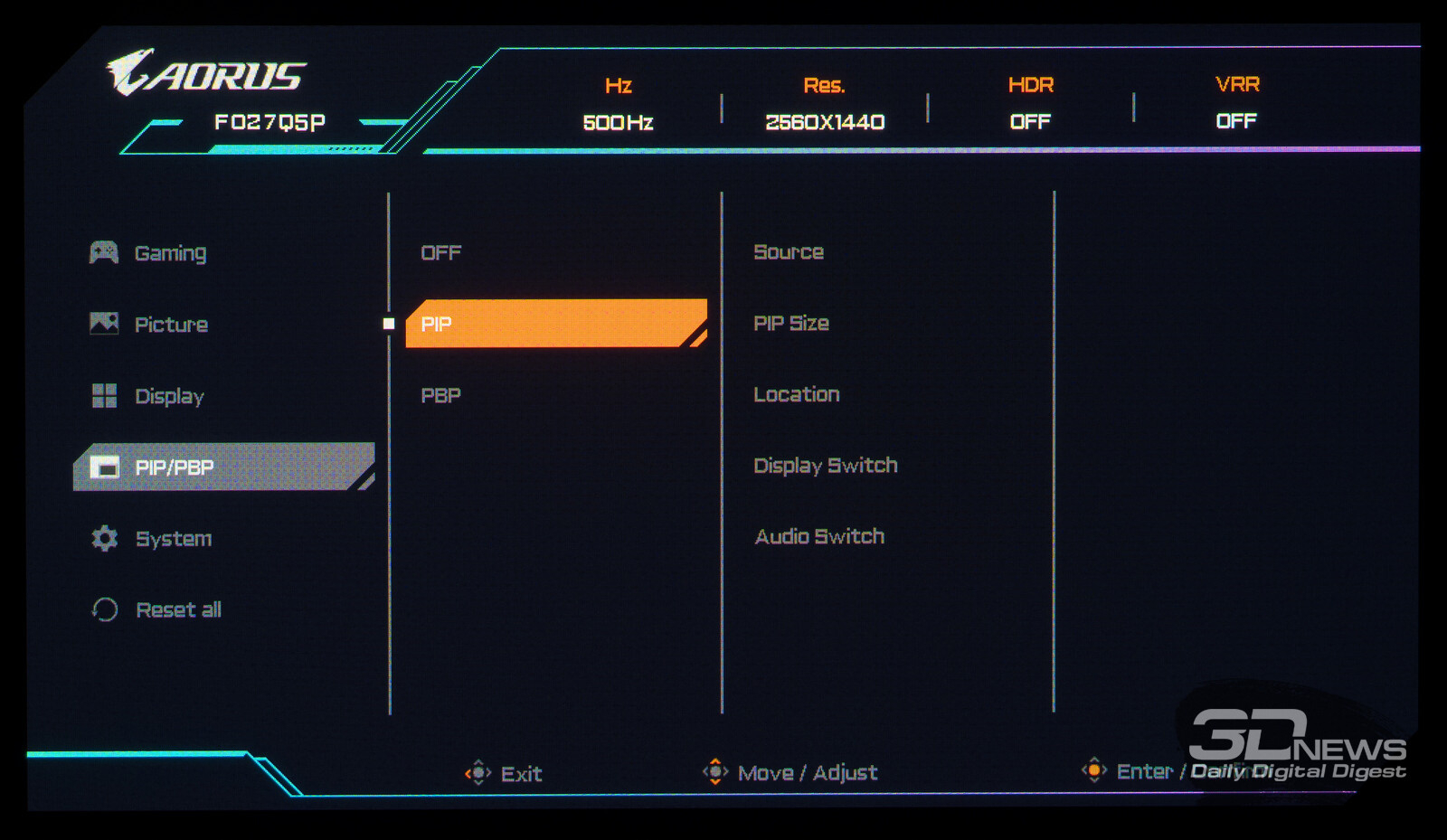Viewport: 1447px width, 840px height.
Task: Select the Display Switch option
Action: 826,466
